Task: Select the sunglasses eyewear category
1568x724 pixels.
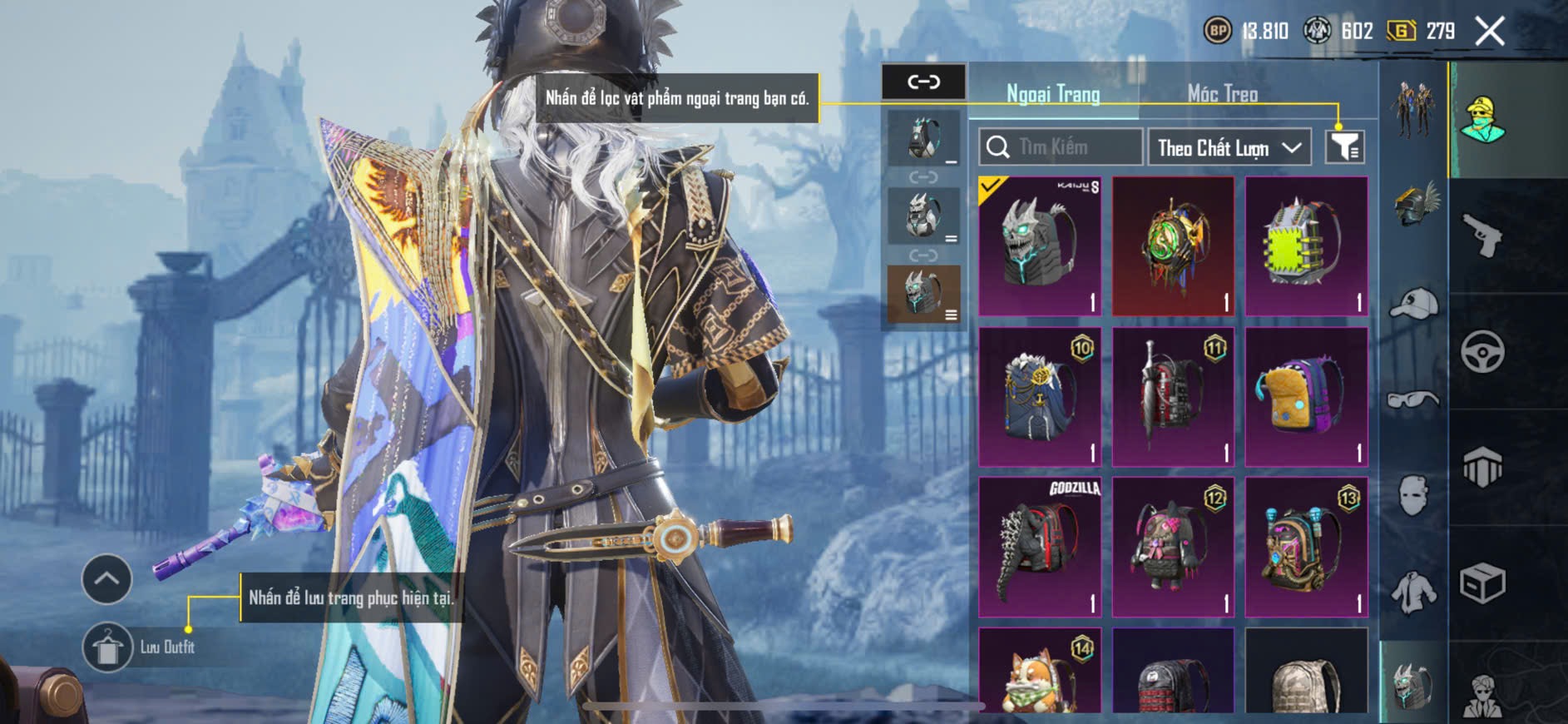Action: tap(1414, 400)
